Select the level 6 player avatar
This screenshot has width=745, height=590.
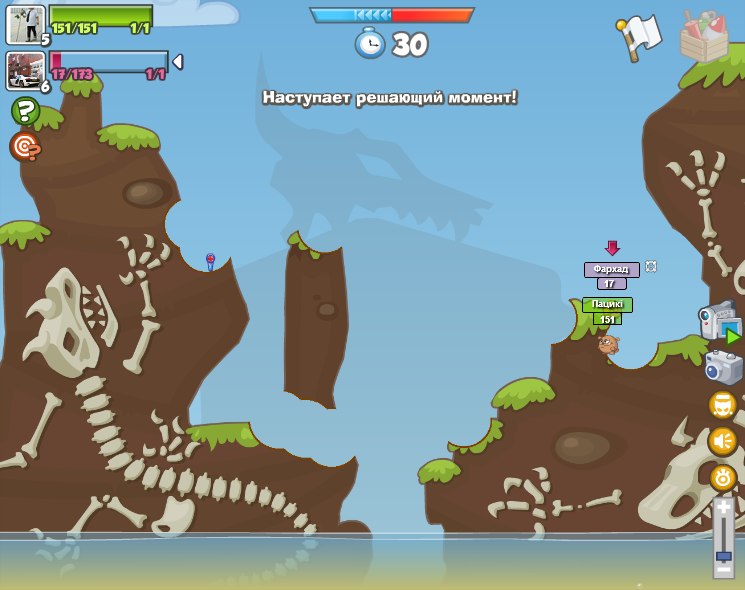pyautogui.click(x=25, y=70)
